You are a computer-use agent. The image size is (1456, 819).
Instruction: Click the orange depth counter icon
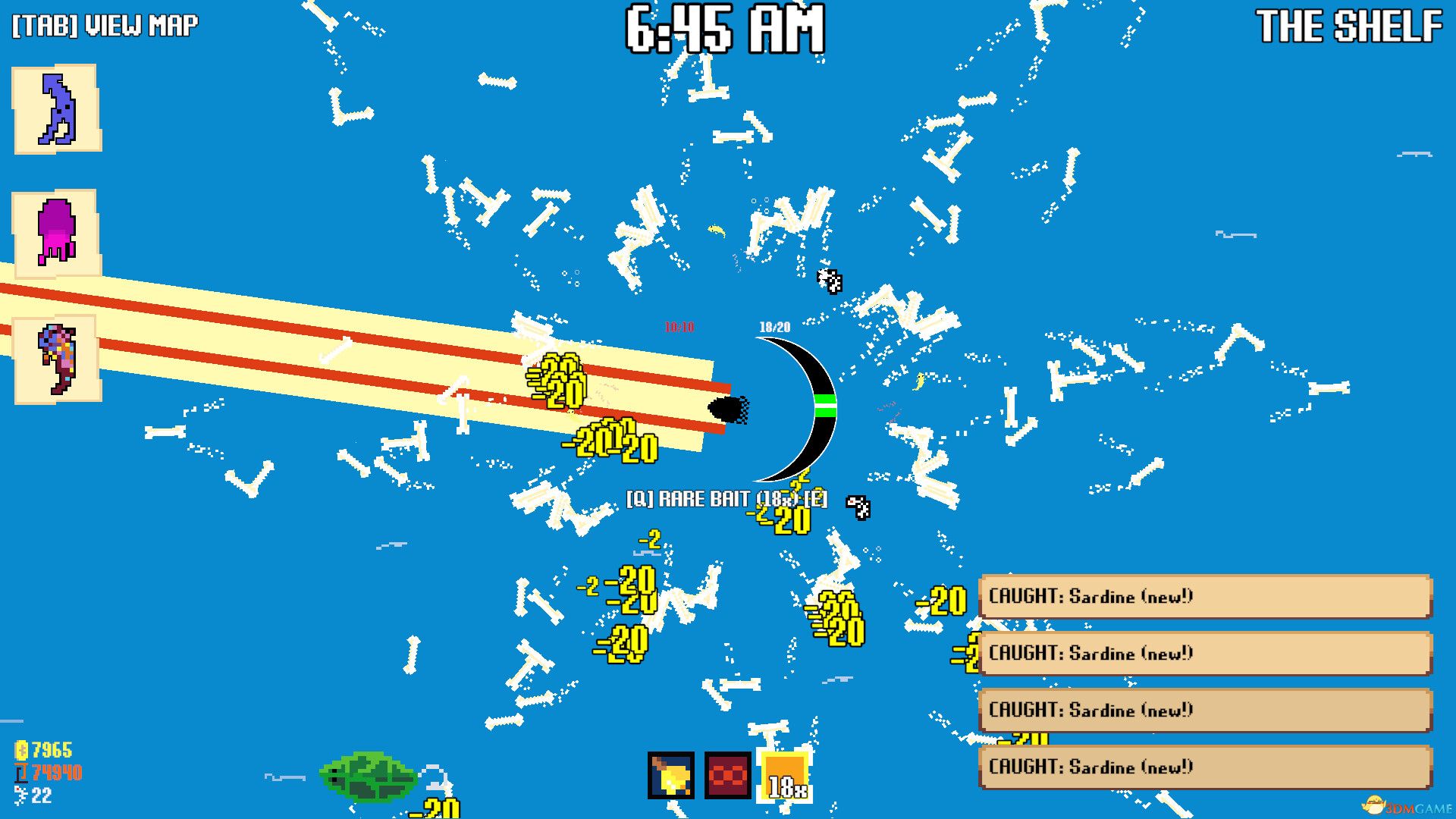22,773
